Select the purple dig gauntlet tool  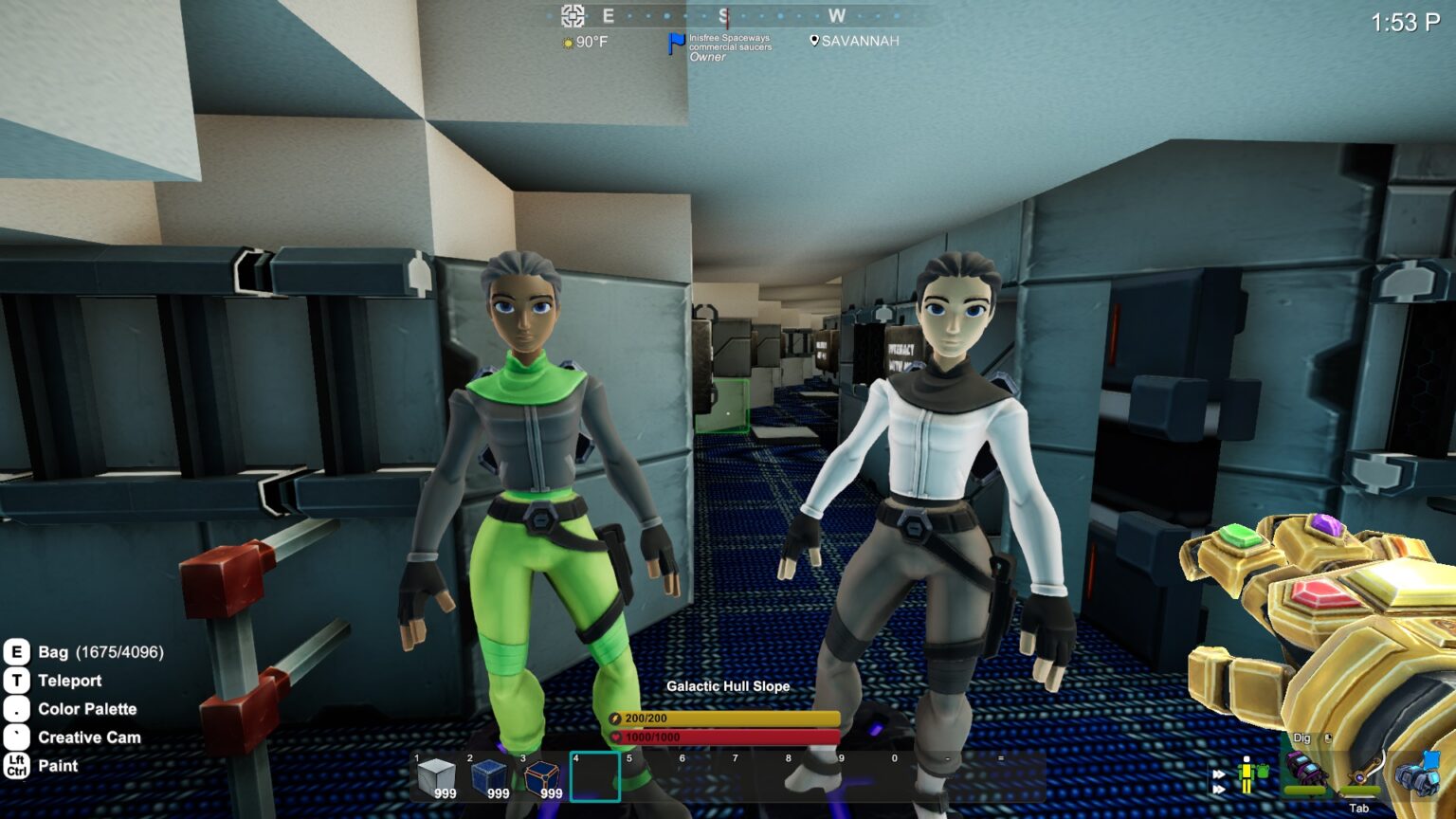(1305, 772)
